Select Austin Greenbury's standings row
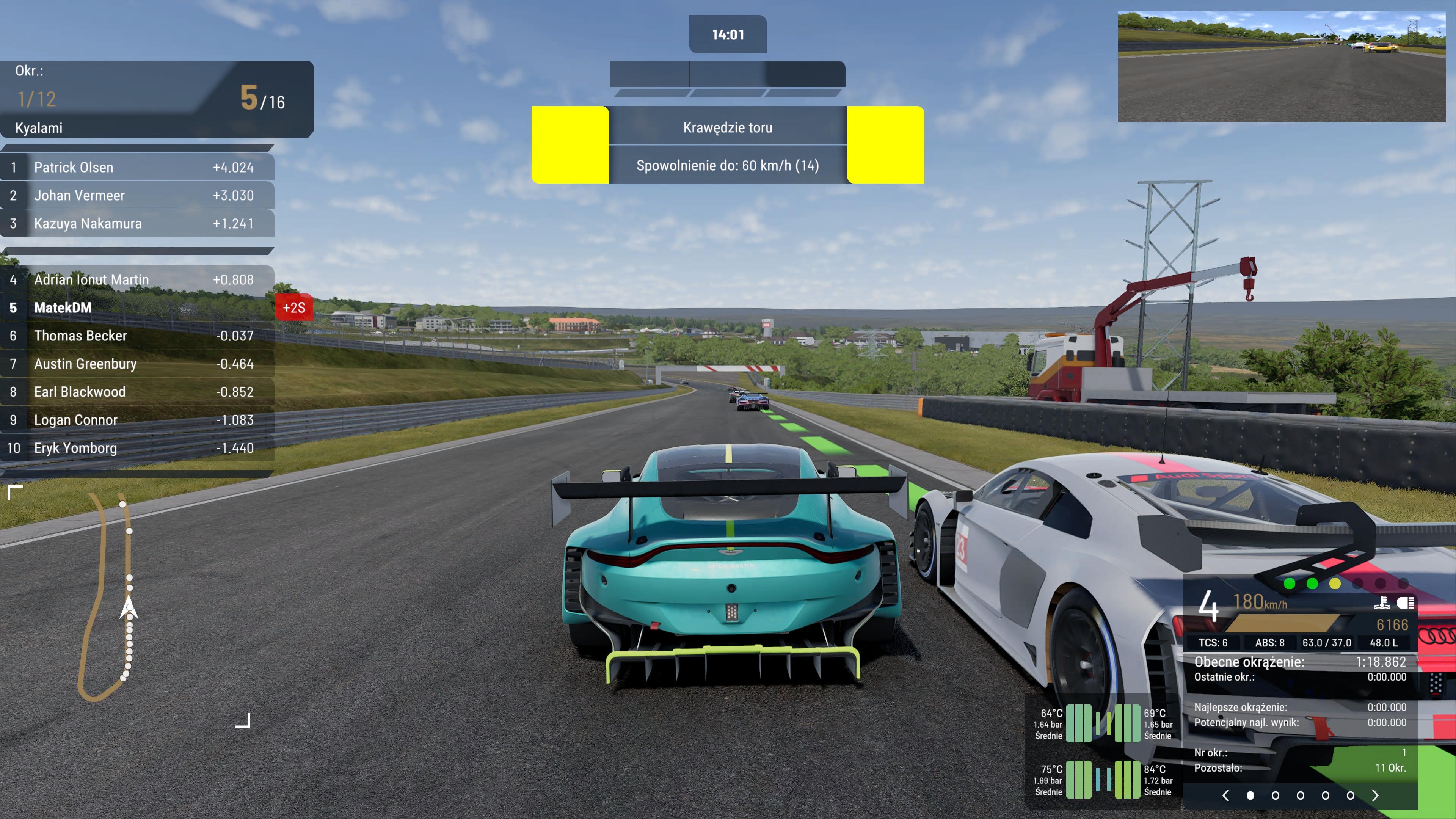The image size is (1456, 819). point(137,364)
